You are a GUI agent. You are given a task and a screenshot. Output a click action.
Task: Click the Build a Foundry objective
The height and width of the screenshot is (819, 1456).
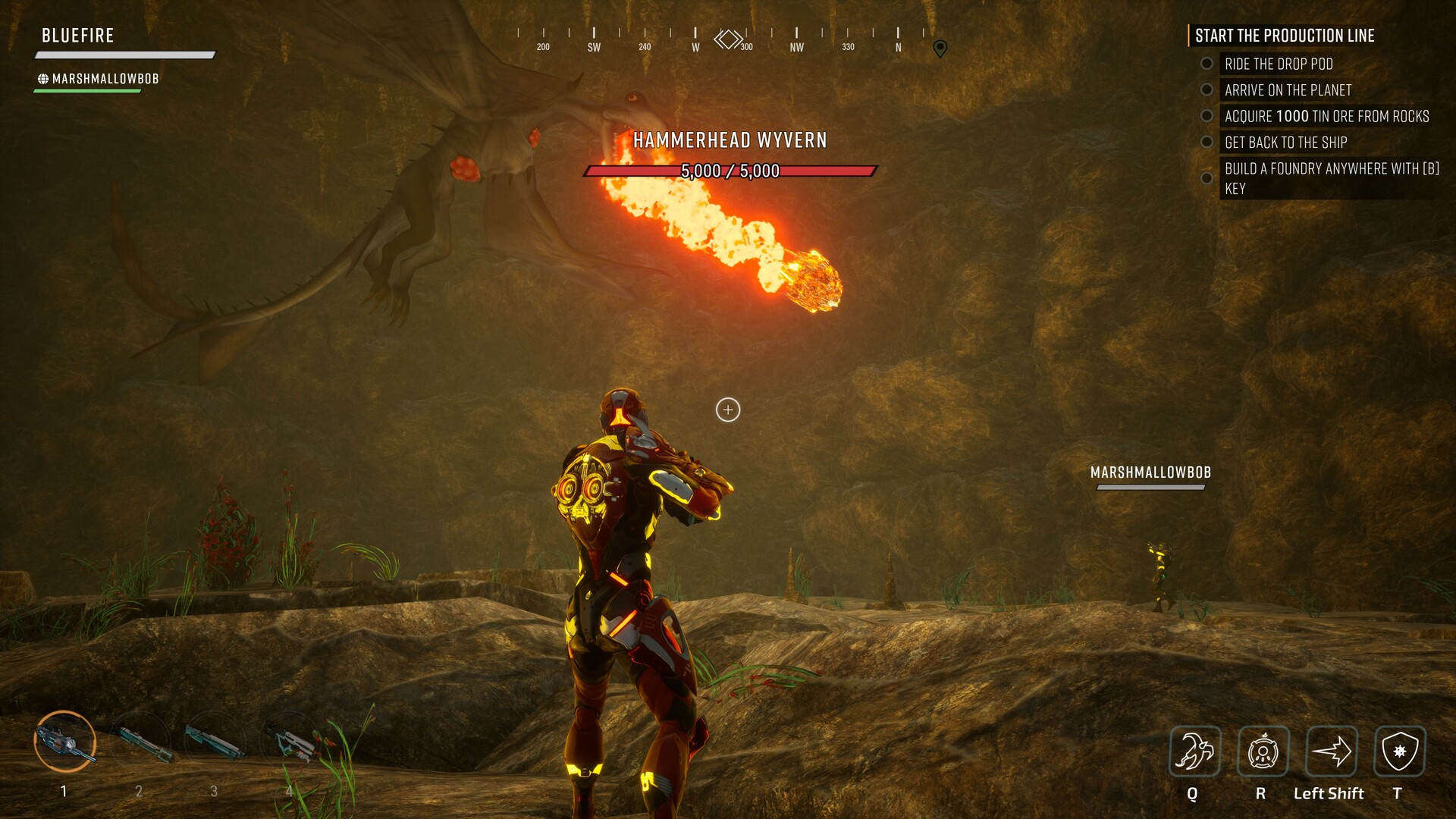pyautogui.click(x=1331, y=178)
